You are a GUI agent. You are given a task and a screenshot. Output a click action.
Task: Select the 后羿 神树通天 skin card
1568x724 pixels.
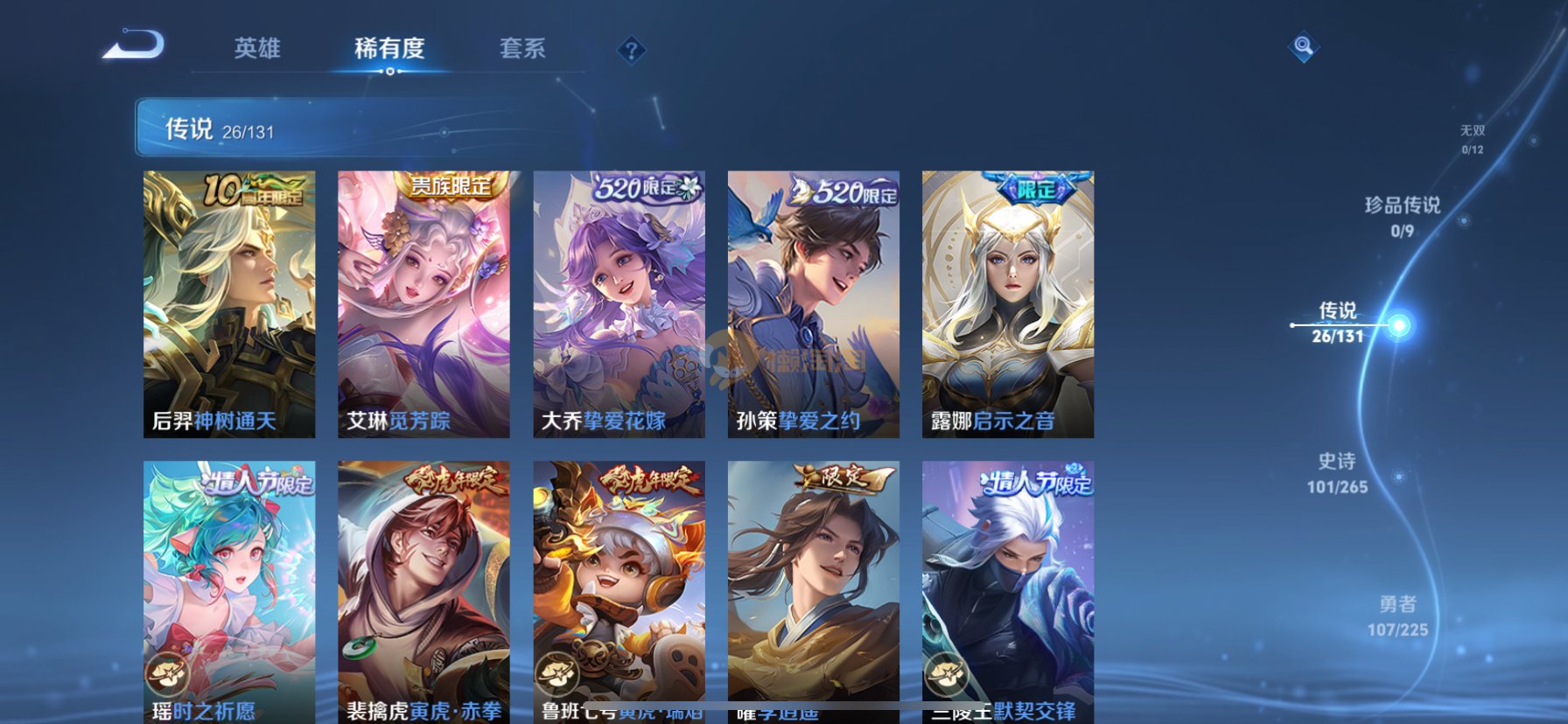coord(229,303)
